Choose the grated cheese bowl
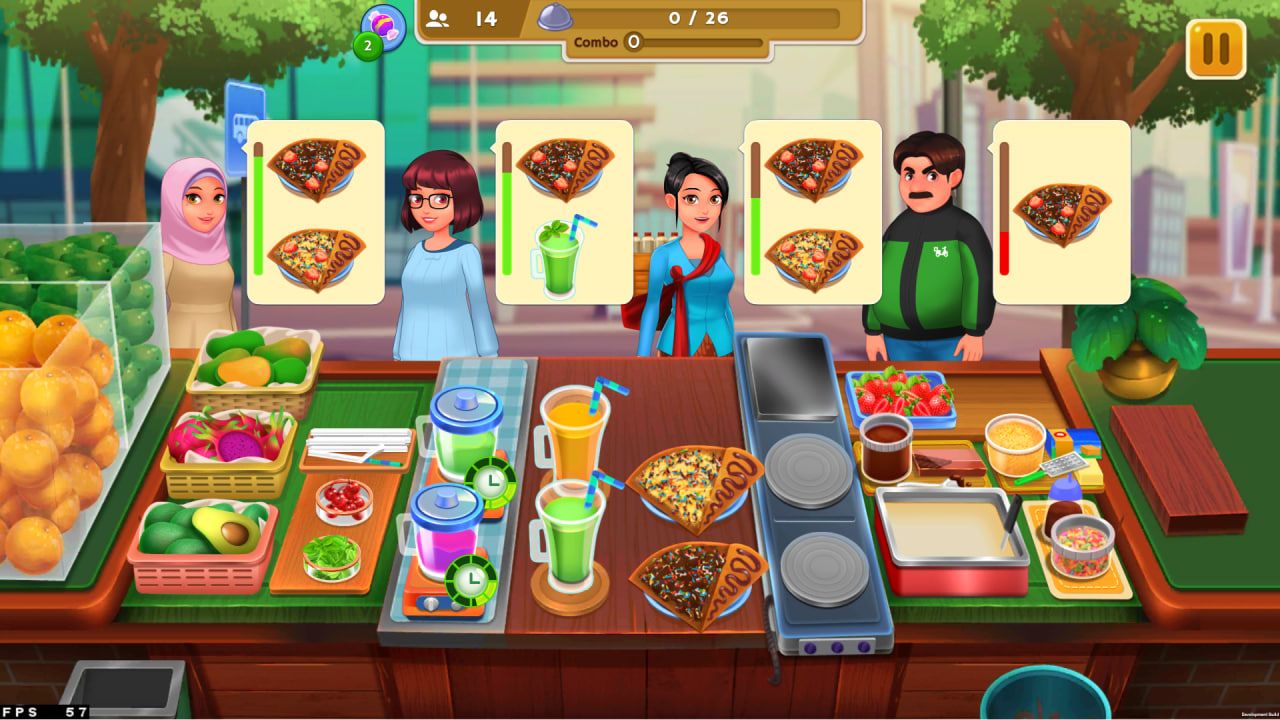1280x720 pixels. point(1014,444)
